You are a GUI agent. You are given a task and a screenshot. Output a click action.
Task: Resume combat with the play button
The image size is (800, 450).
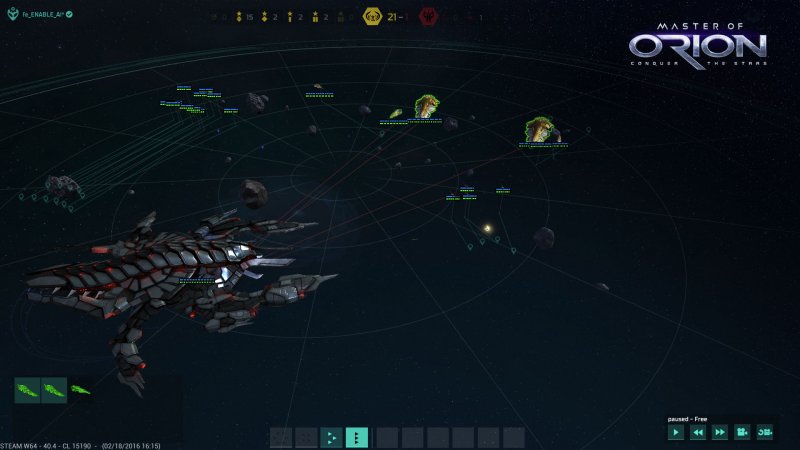677,432
